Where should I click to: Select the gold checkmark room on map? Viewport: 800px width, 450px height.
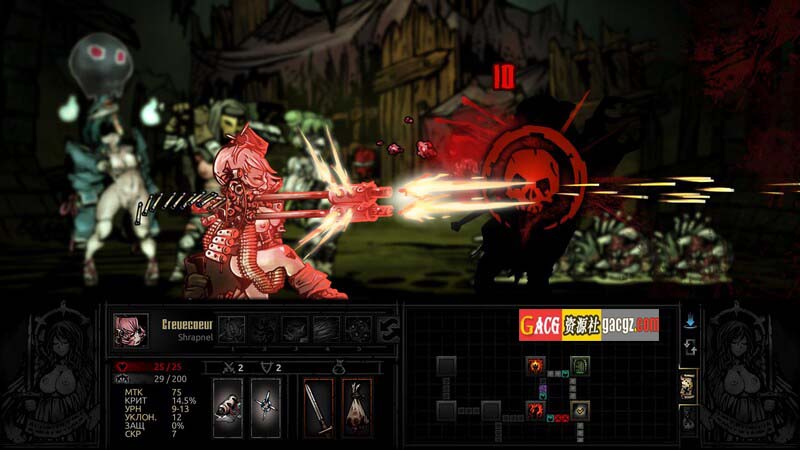[581, 410]
